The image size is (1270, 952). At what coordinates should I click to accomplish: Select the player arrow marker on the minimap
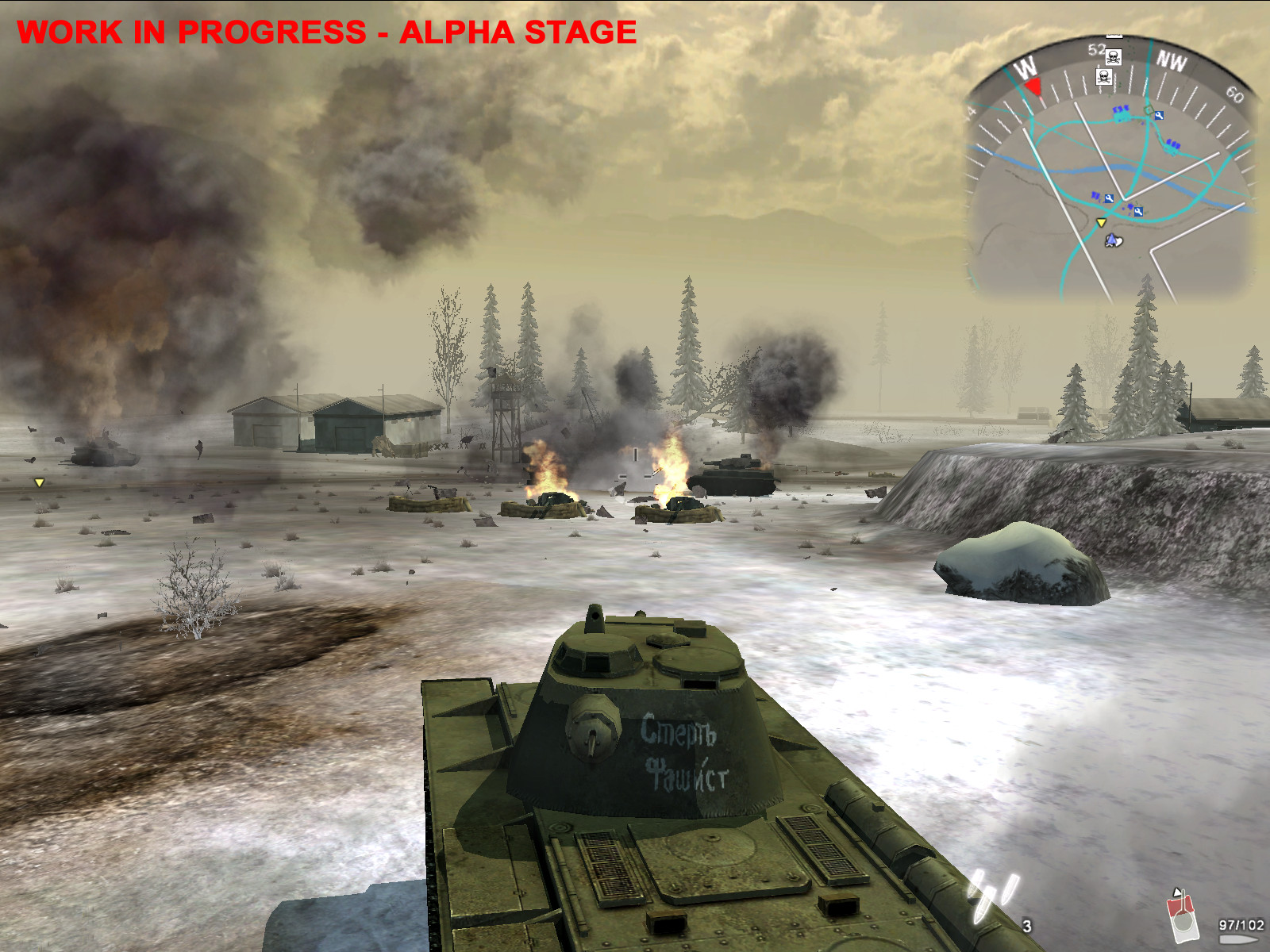pyautogui.click(x=1111, y=240)
